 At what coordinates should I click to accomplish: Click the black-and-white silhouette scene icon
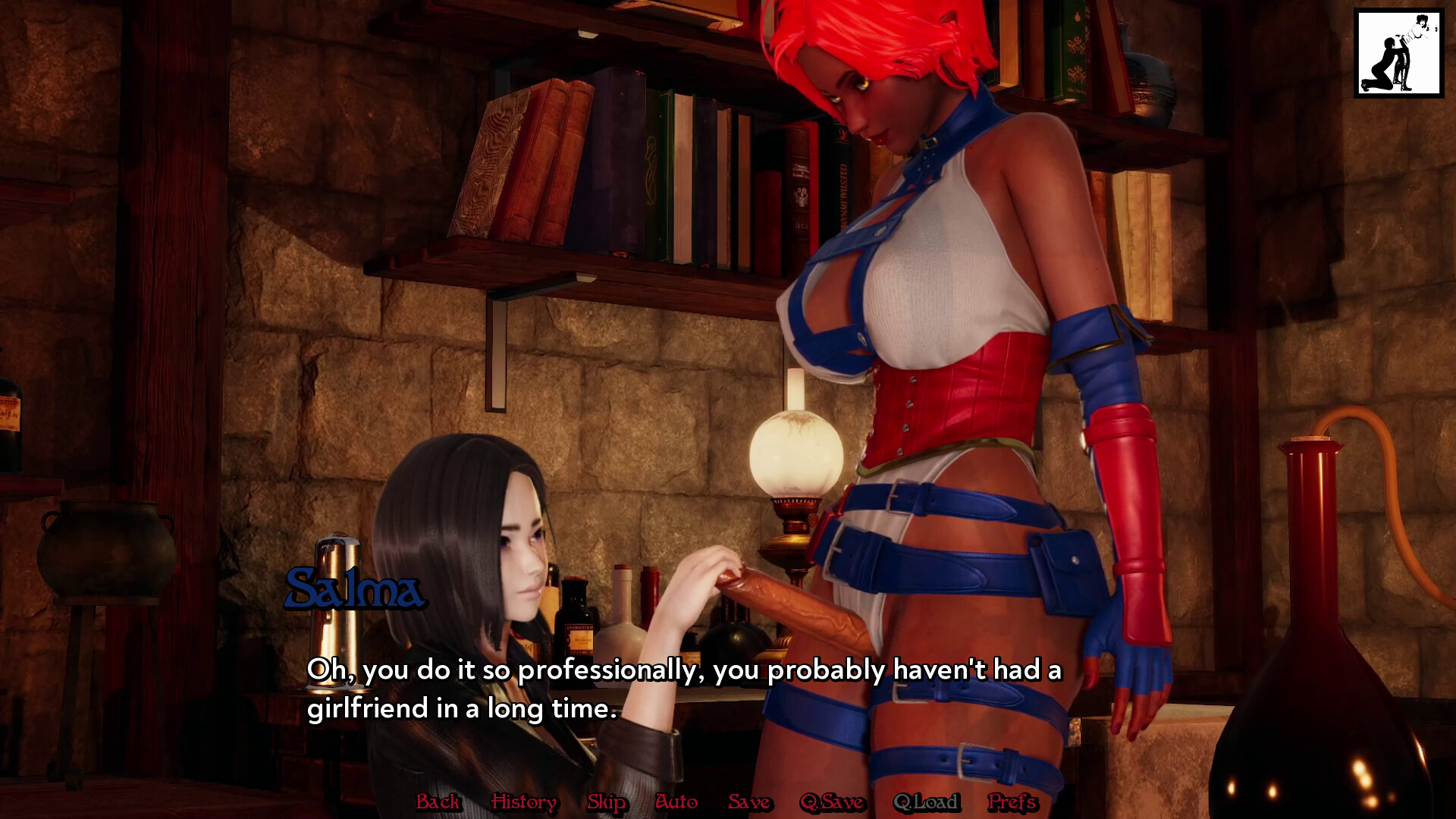coord(1398,53)
